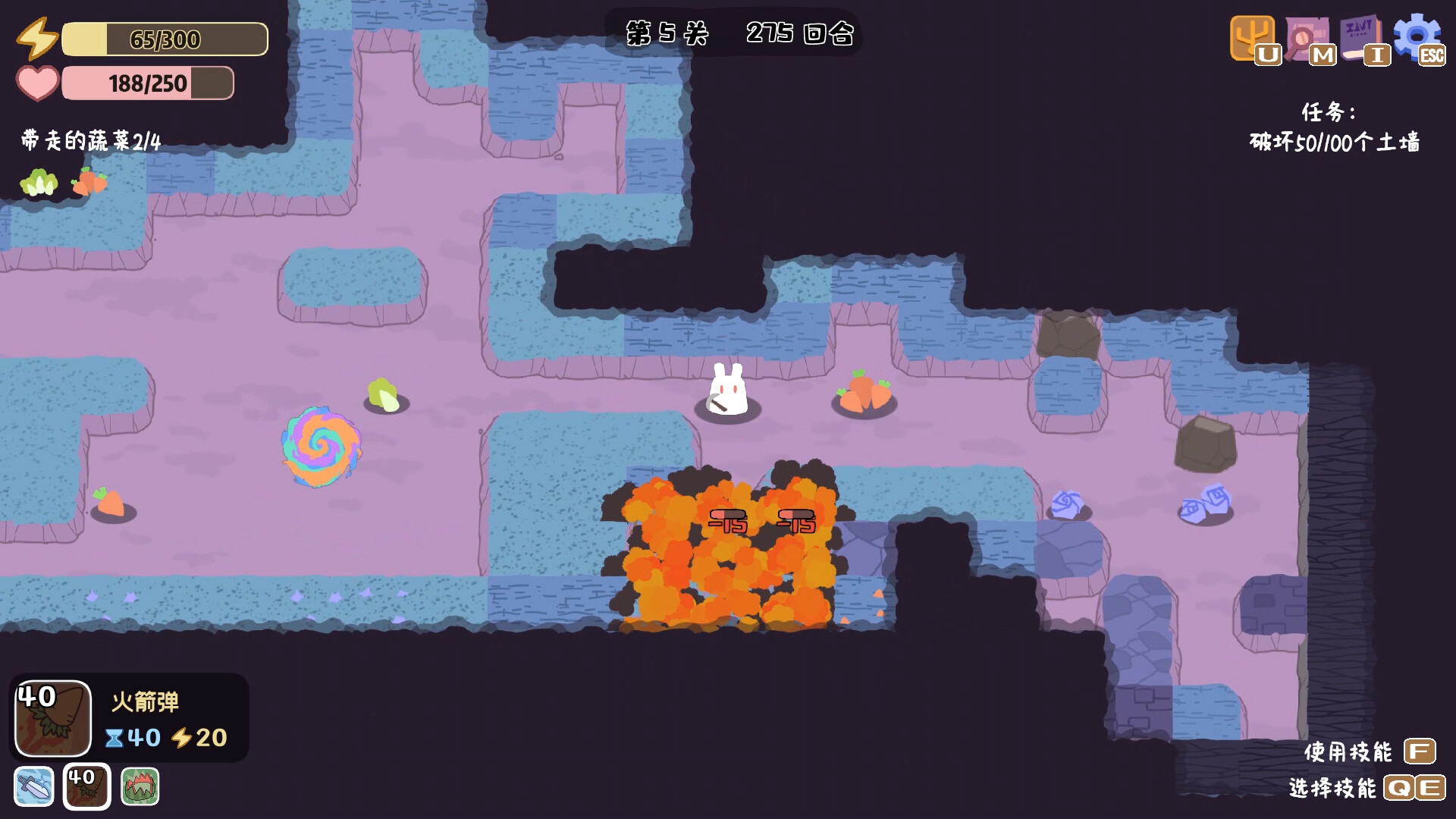Click the 188/250 health progress bar
Image resolution: width=1456 pixels, height=819 pixels.
pos(148,83)
